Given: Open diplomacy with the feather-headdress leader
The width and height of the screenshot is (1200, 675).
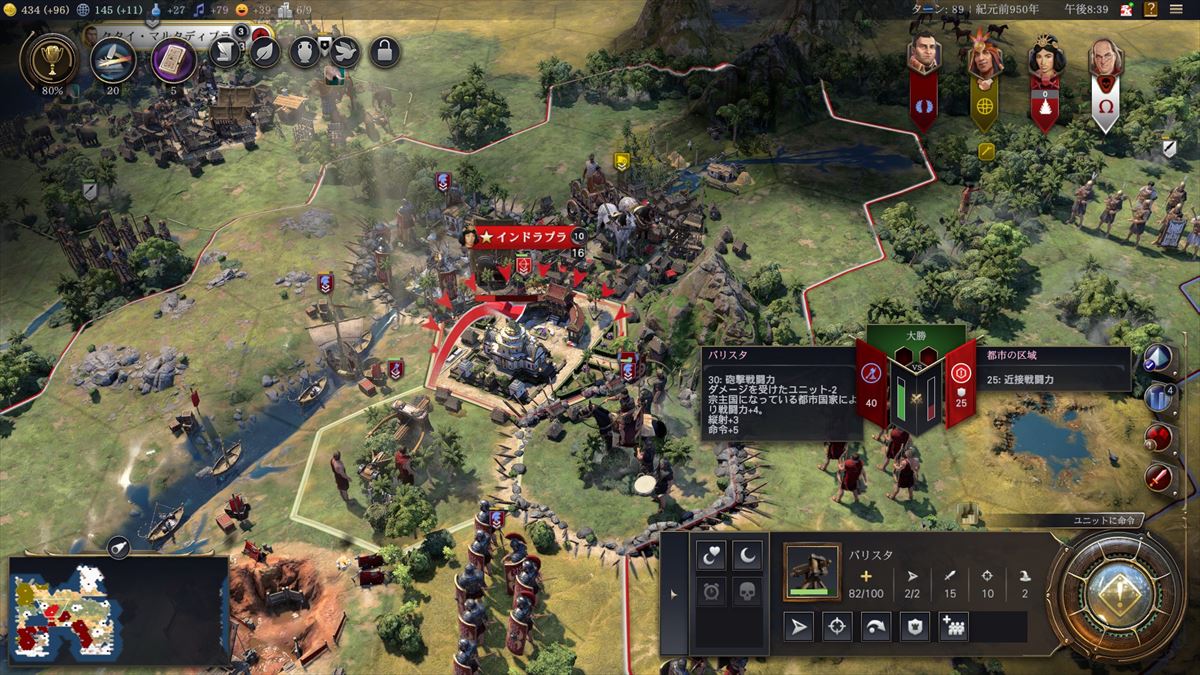Looking at the screenshot, I should [984, 59].
